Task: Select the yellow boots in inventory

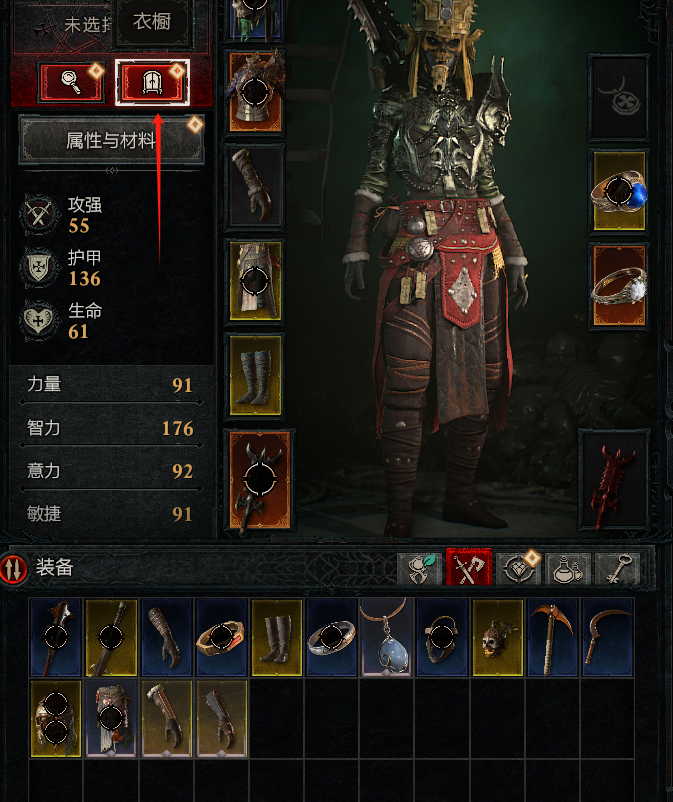Action: point(276,636)
